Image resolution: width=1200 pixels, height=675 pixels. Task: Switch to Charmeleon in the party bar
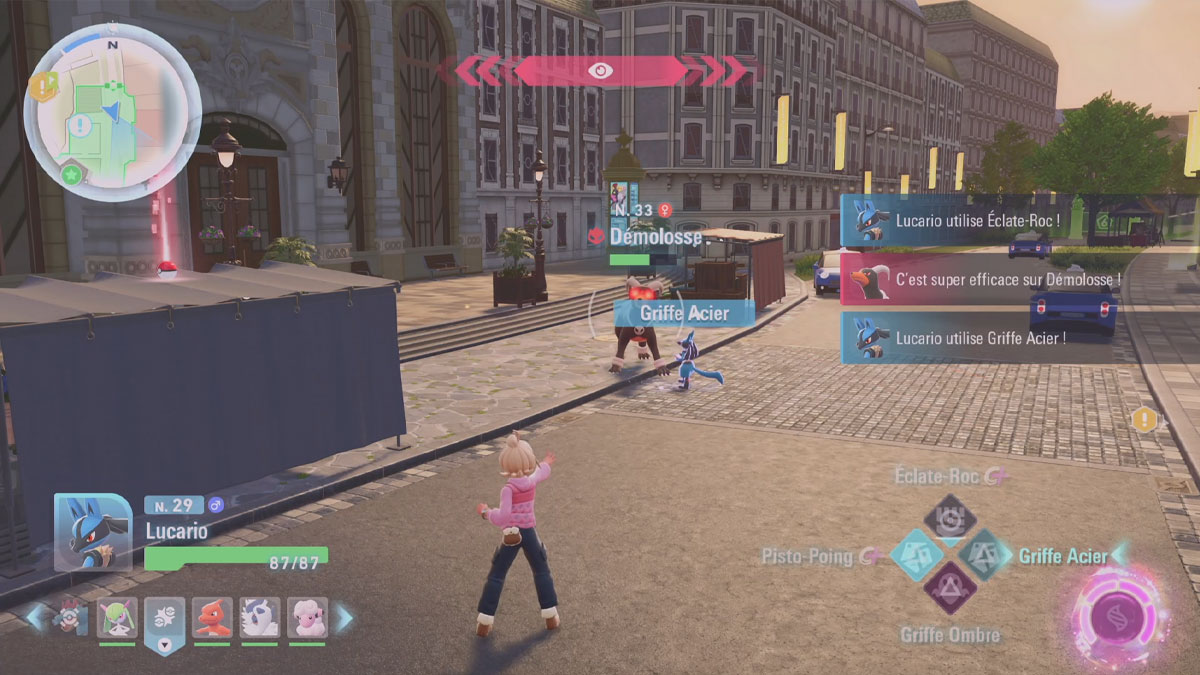pos(212,617)
